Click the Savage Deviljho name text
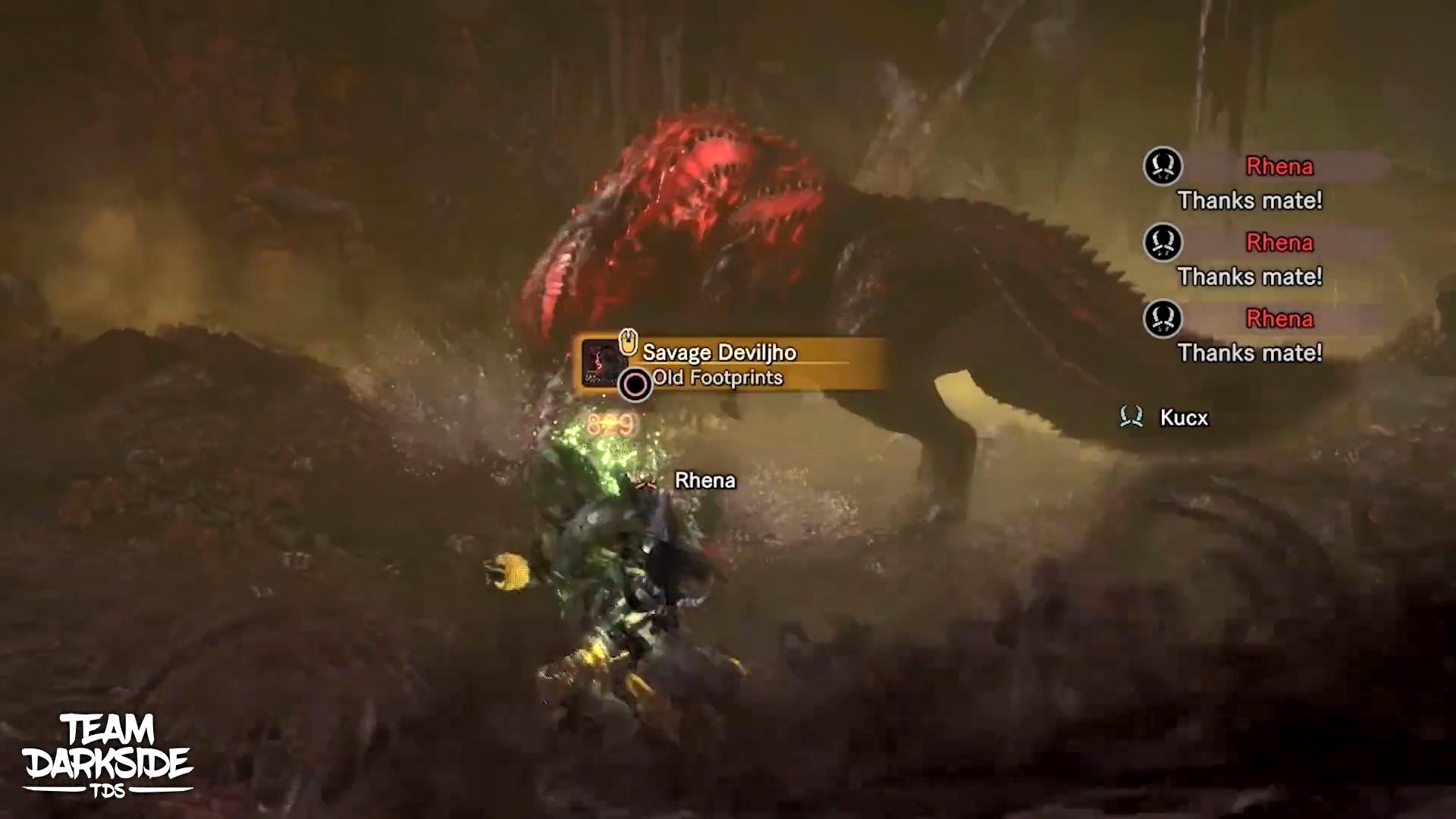The image size is (1456, 819). pos(719,352)
